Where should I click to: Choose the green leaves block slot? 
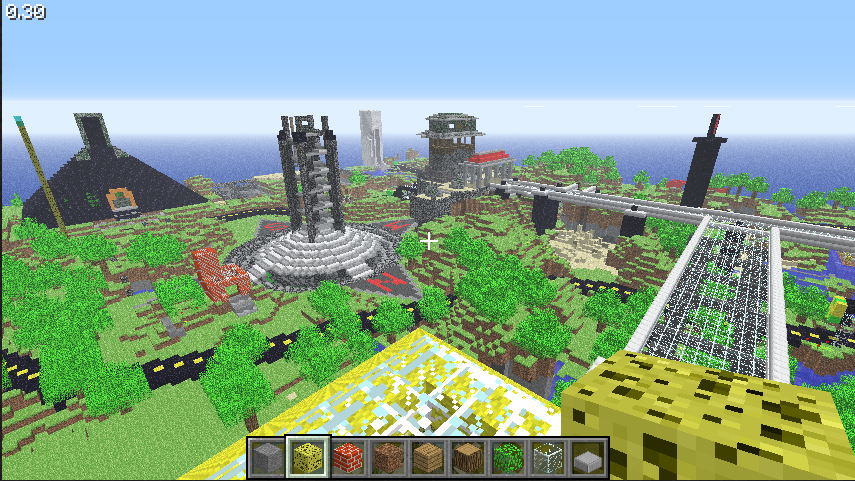pos(508,458)
